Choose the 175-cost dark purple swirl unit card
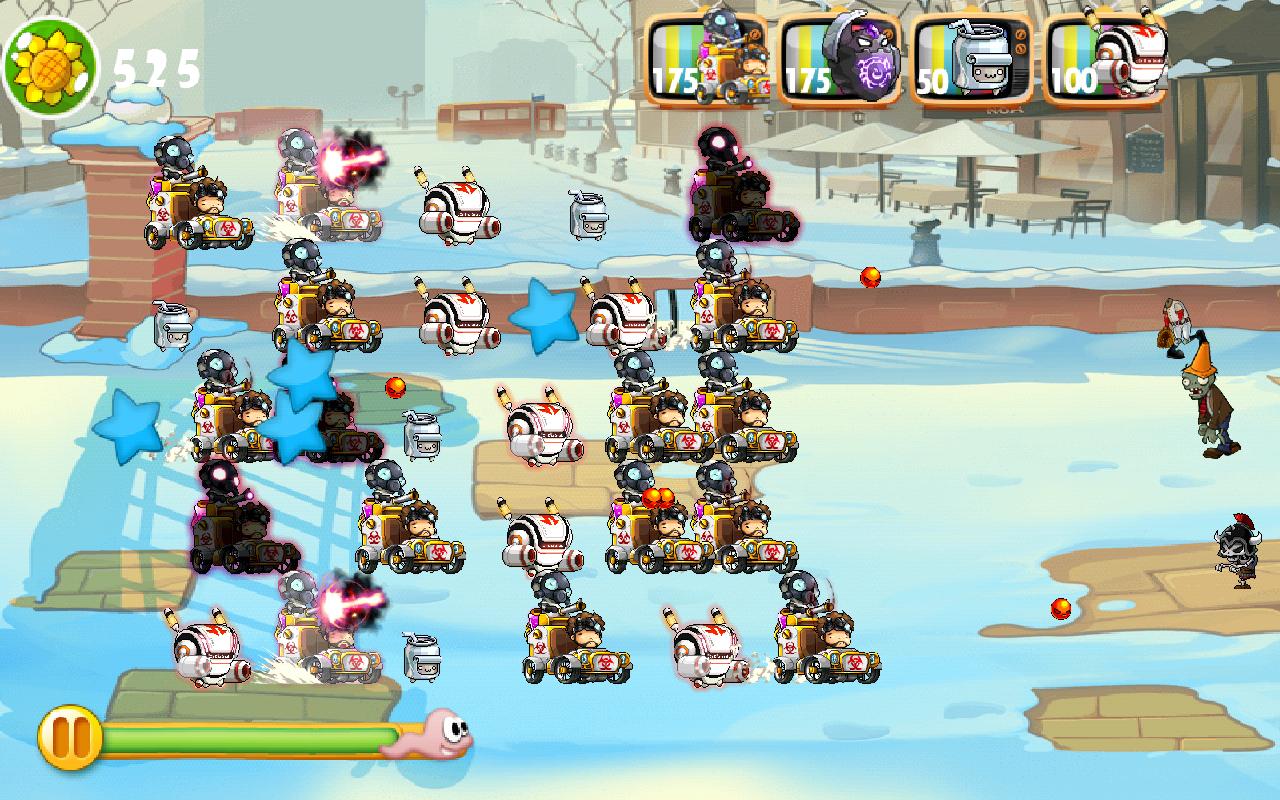 tap(840, 60)
